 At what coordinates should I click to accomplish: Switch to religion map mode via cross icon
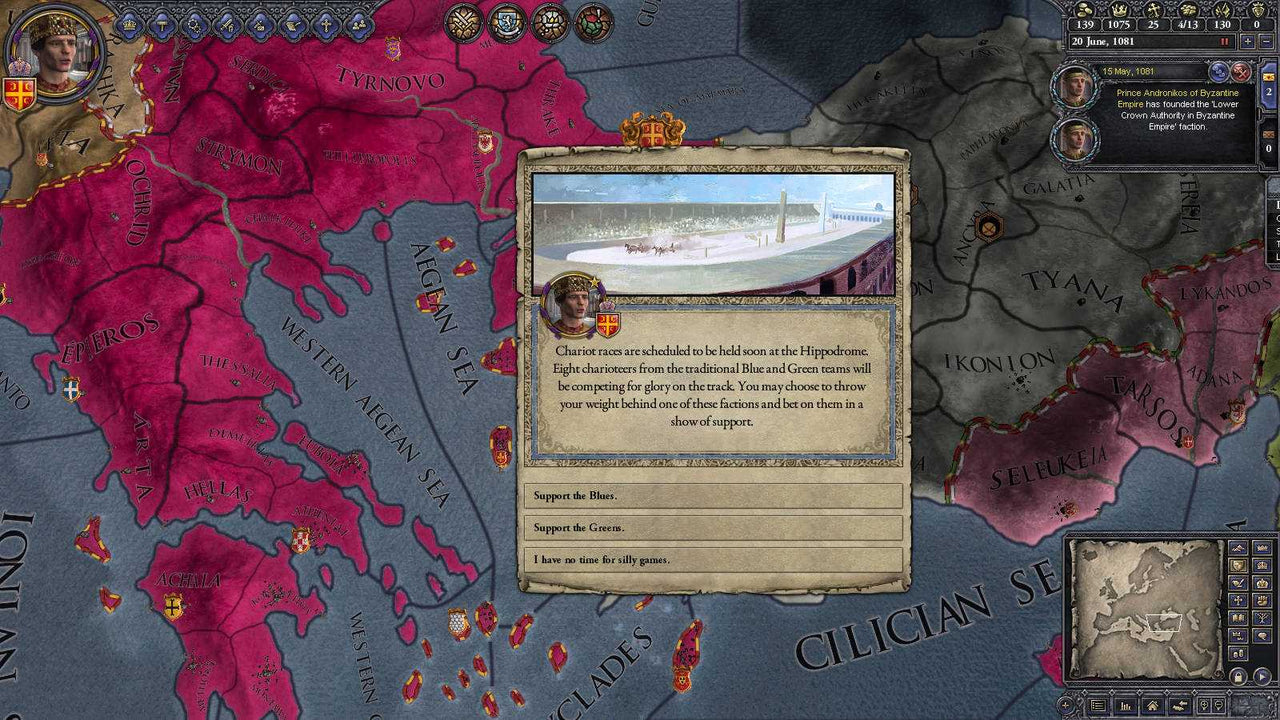(x=1238, y=602)
